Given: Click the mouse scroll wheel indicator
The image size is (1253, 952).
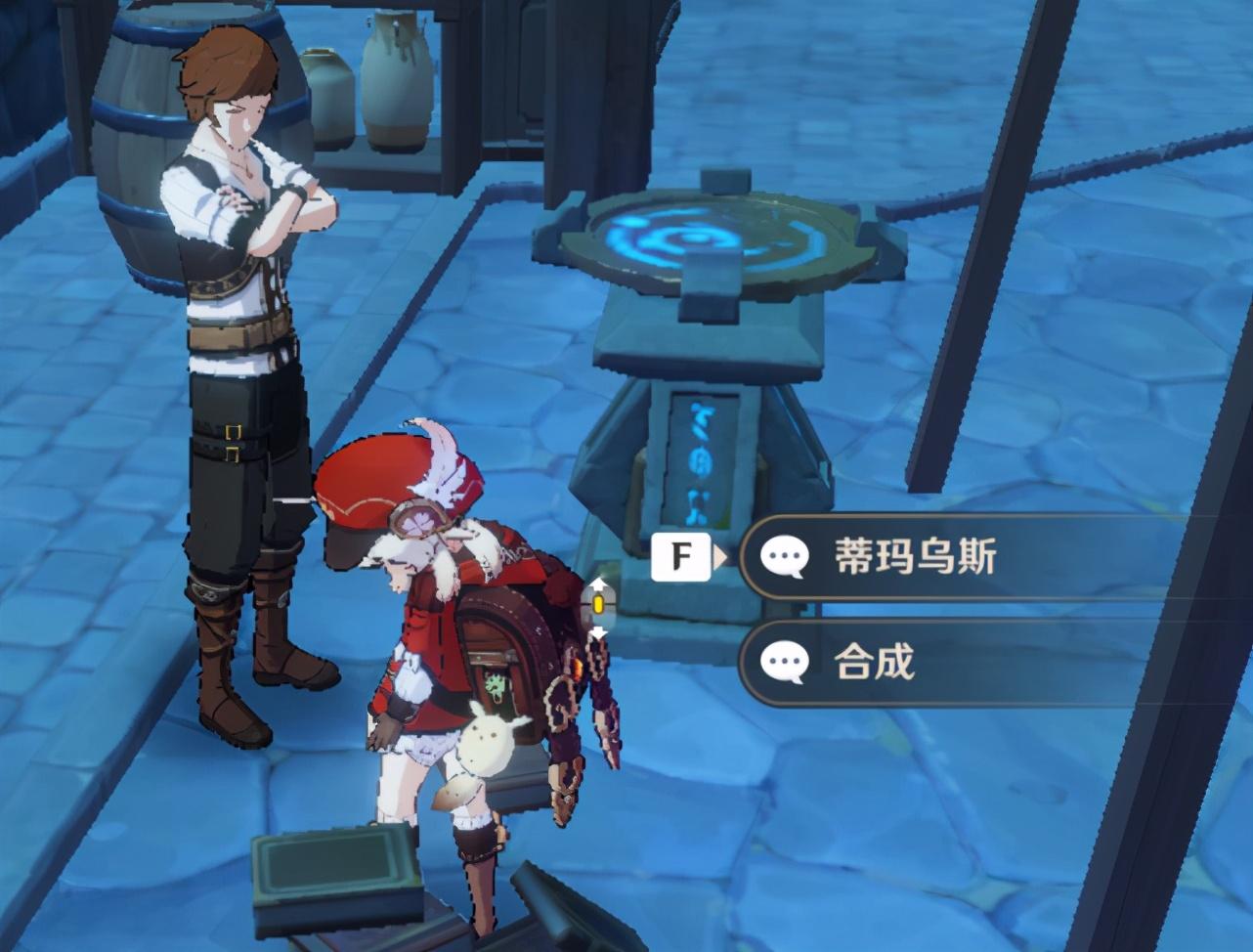Looking at the screenshot, I should 597,605.
